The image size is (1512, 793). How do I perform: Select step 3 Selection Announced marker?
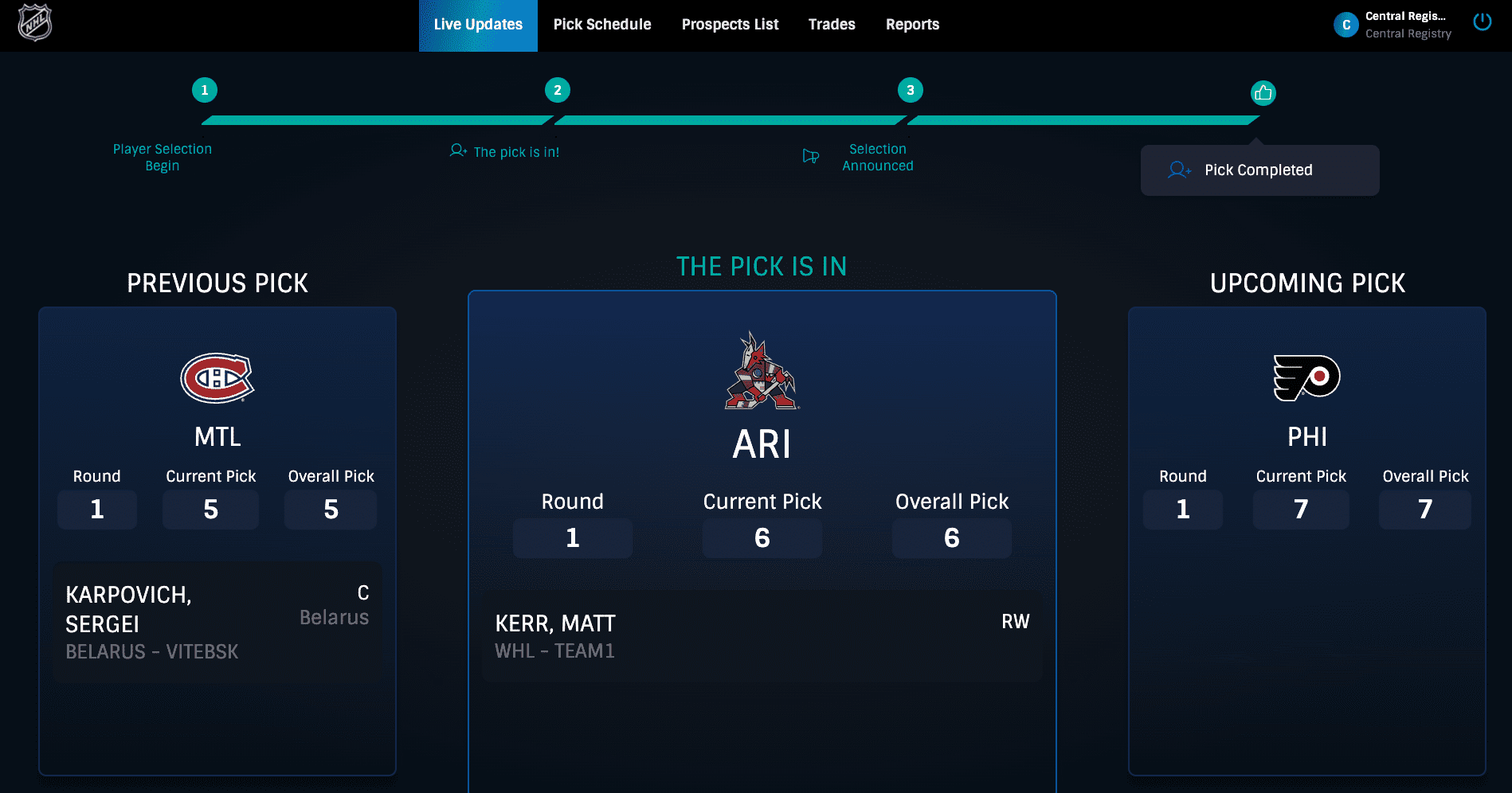click(911, 90)
